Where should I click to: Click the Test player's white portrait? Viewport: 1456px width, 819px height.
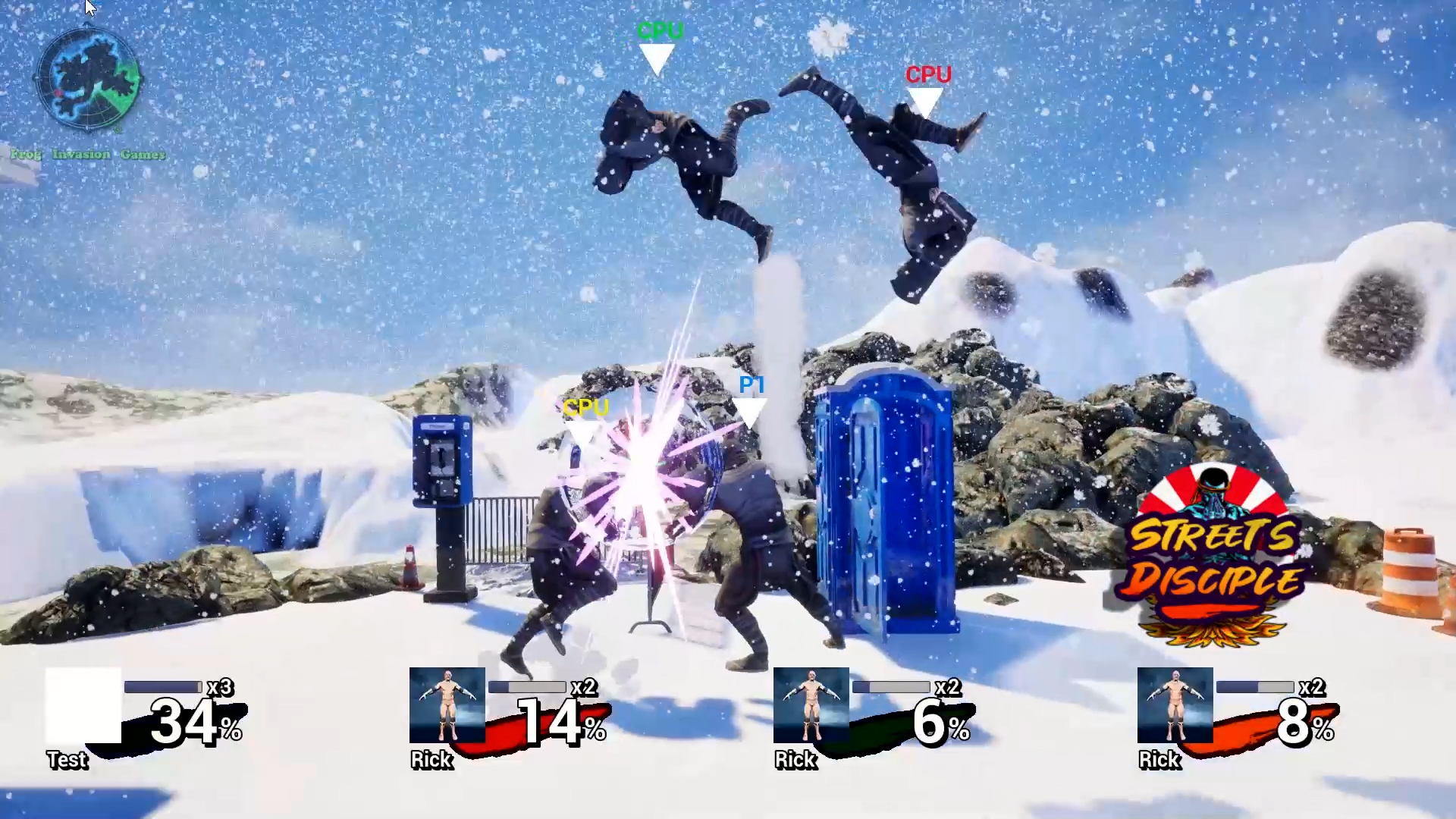coord(83,705)
